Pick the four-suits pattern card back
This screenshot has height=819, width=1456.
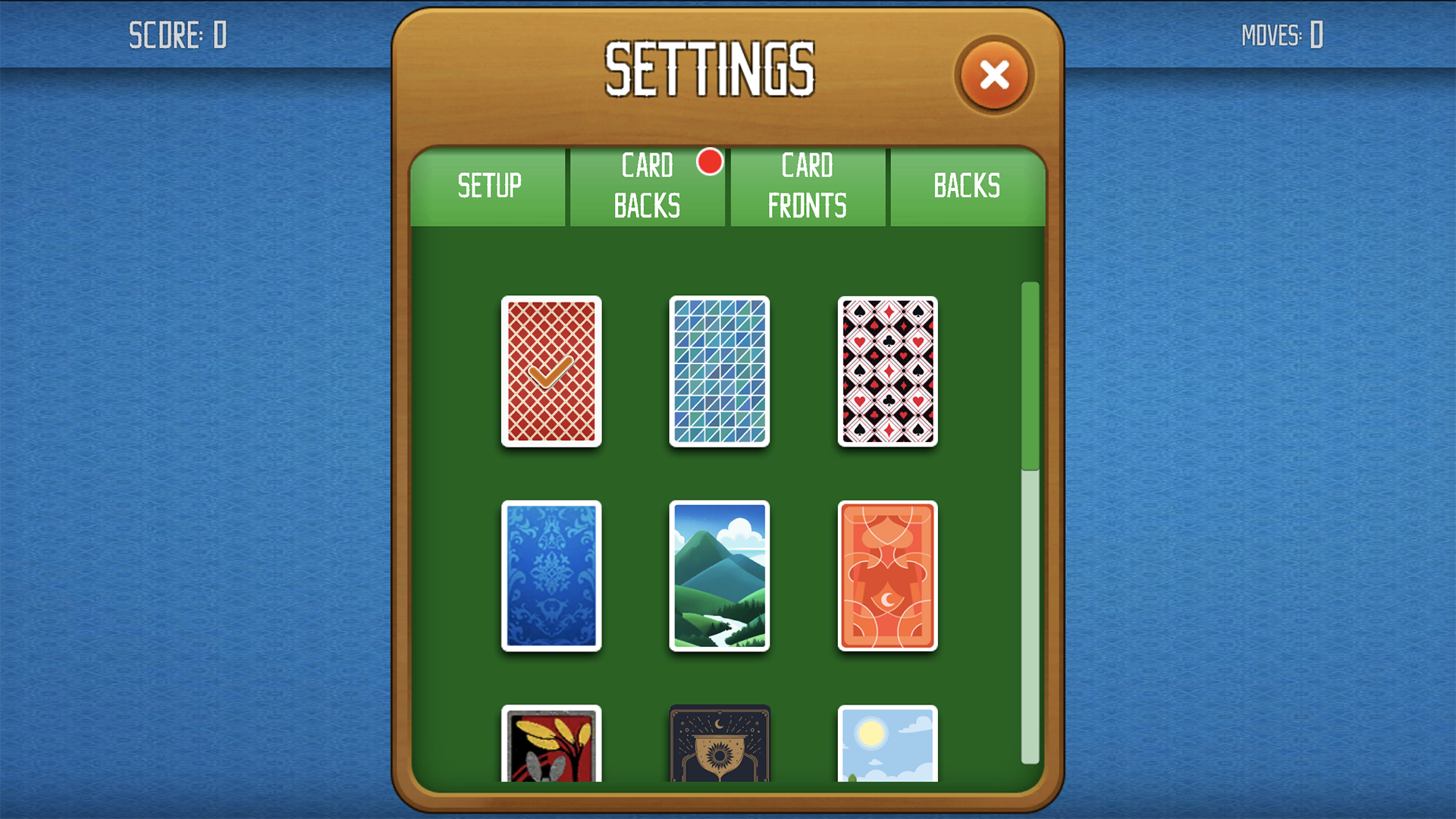887,373
